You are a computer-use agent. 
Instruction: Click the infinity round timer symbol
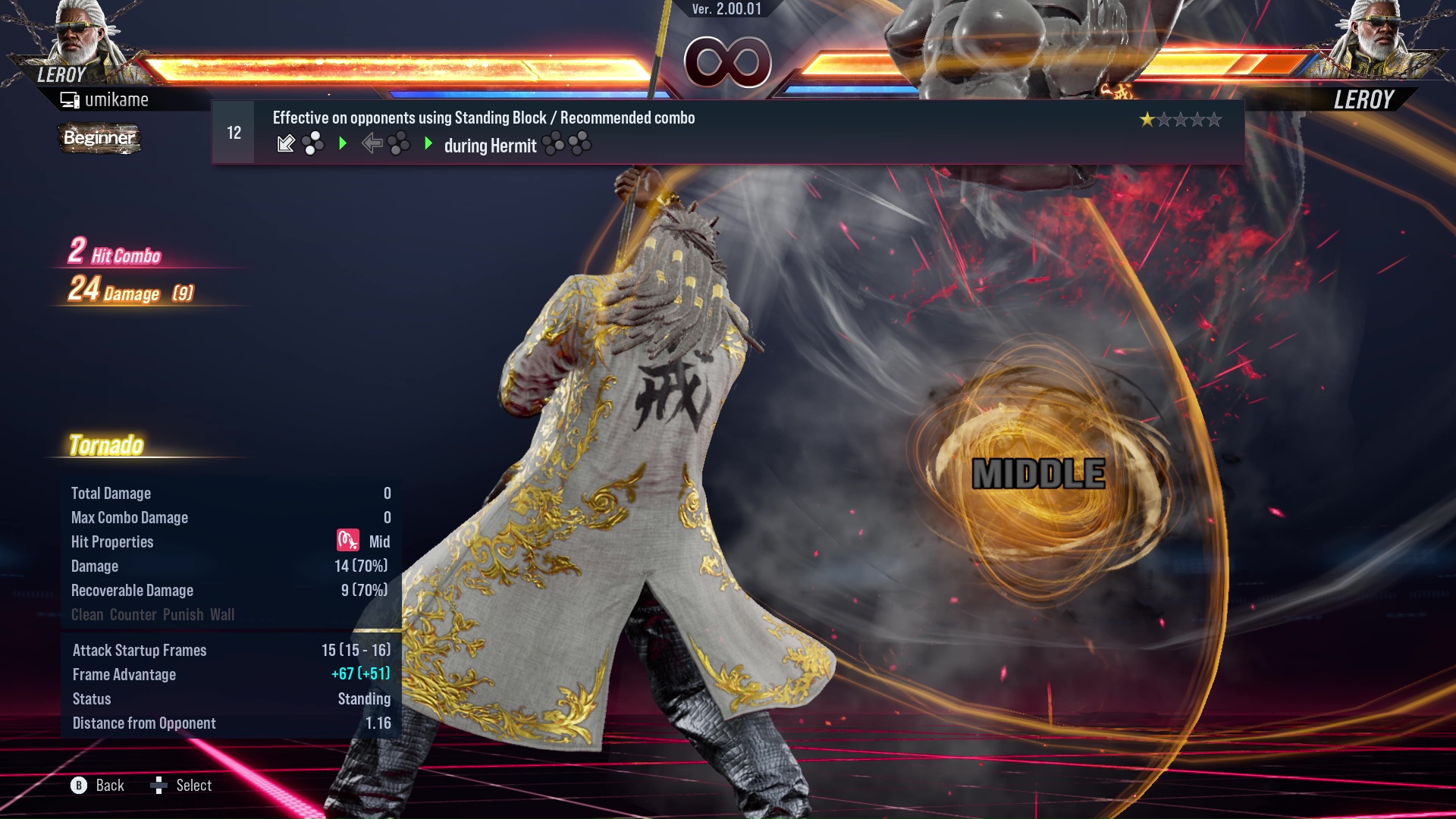[x=730, y=62]
